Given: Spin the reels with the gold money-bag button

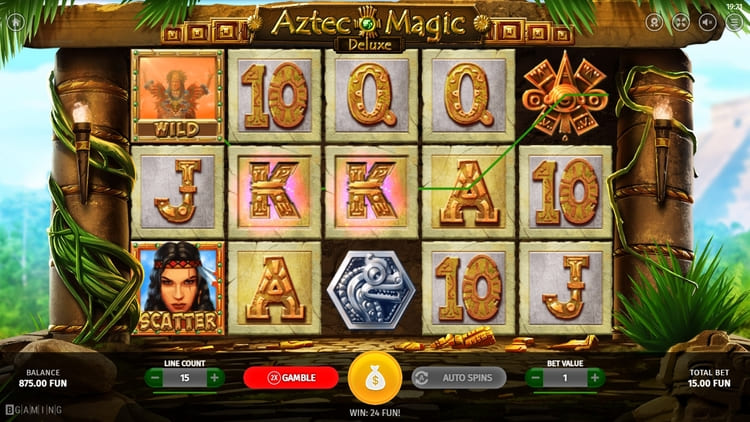Looking at the screenshot, I should [x=374, y=377].
